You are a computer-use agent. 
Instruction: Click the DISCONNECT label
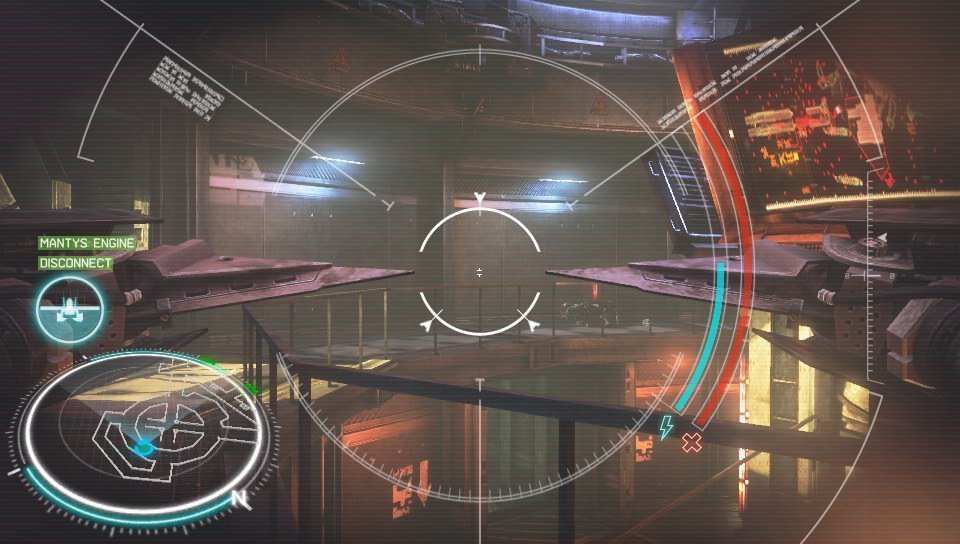coord(76,263)
